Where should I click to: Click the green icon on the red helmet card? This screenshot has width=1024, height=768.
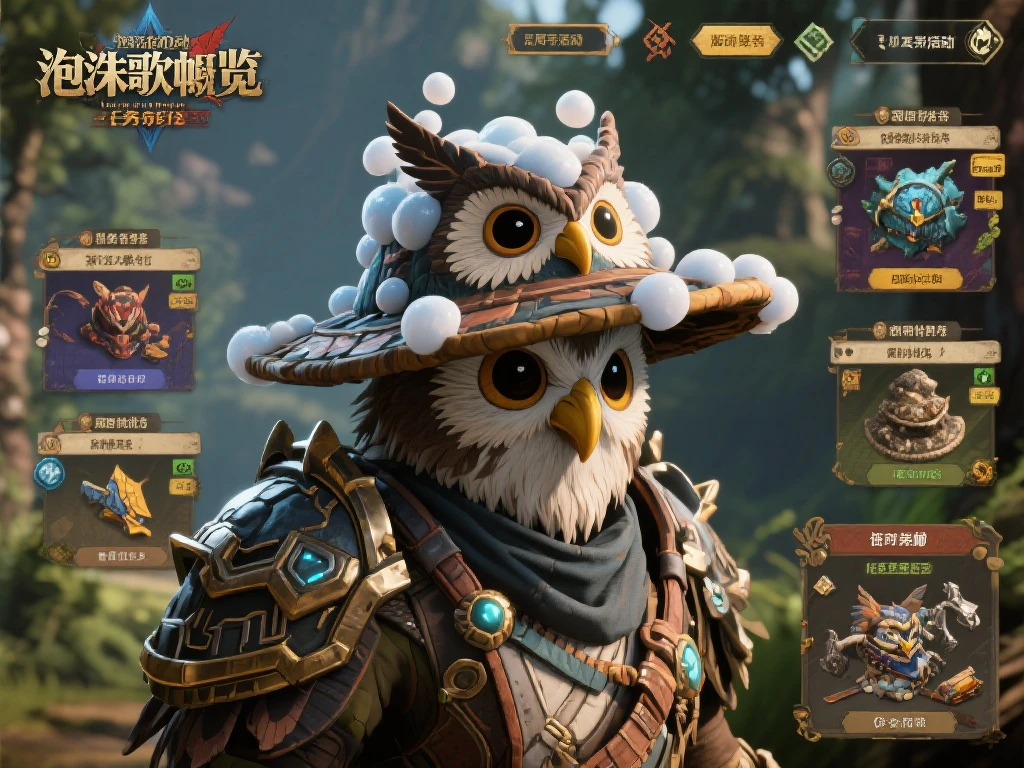(x=183, y=283)
